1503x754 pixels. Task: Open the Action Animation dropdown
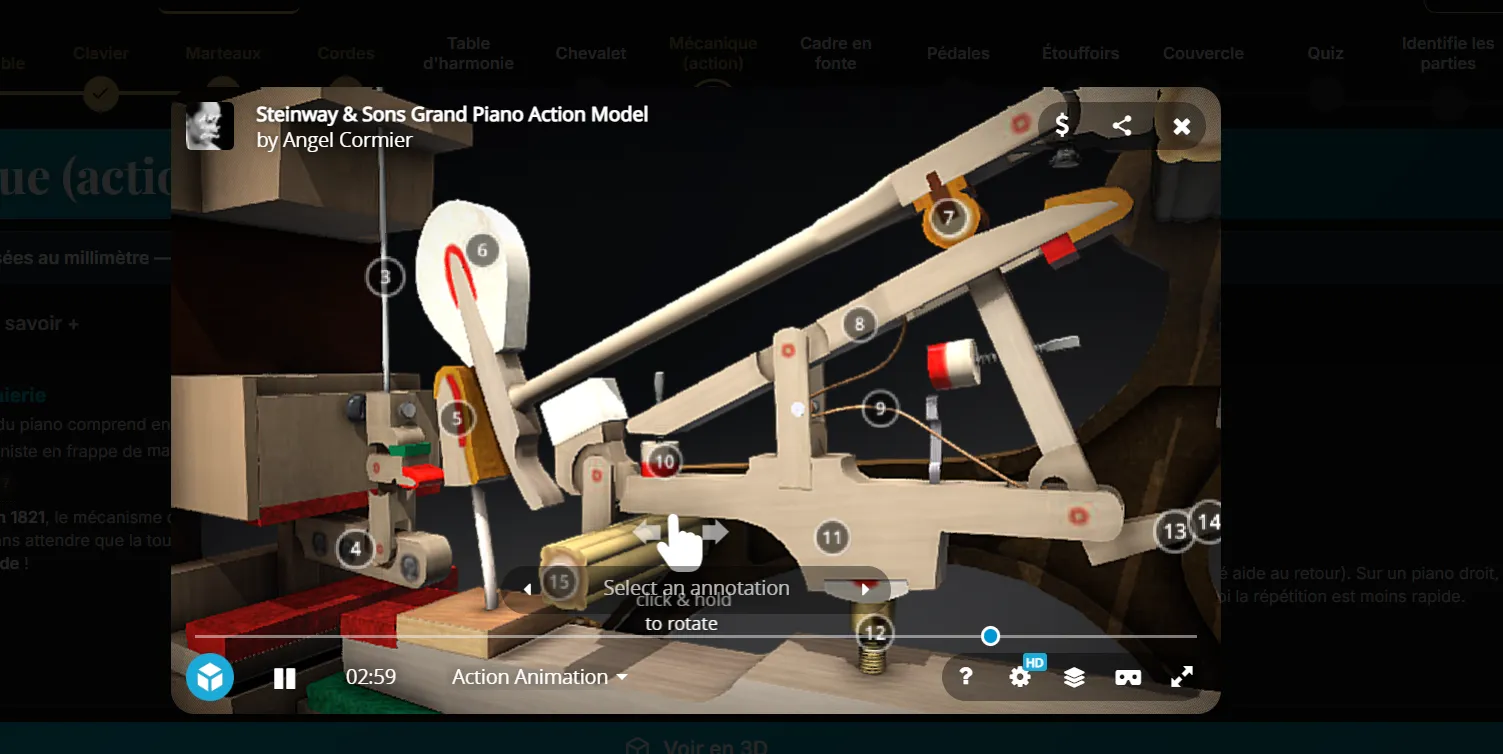point(540,677)
